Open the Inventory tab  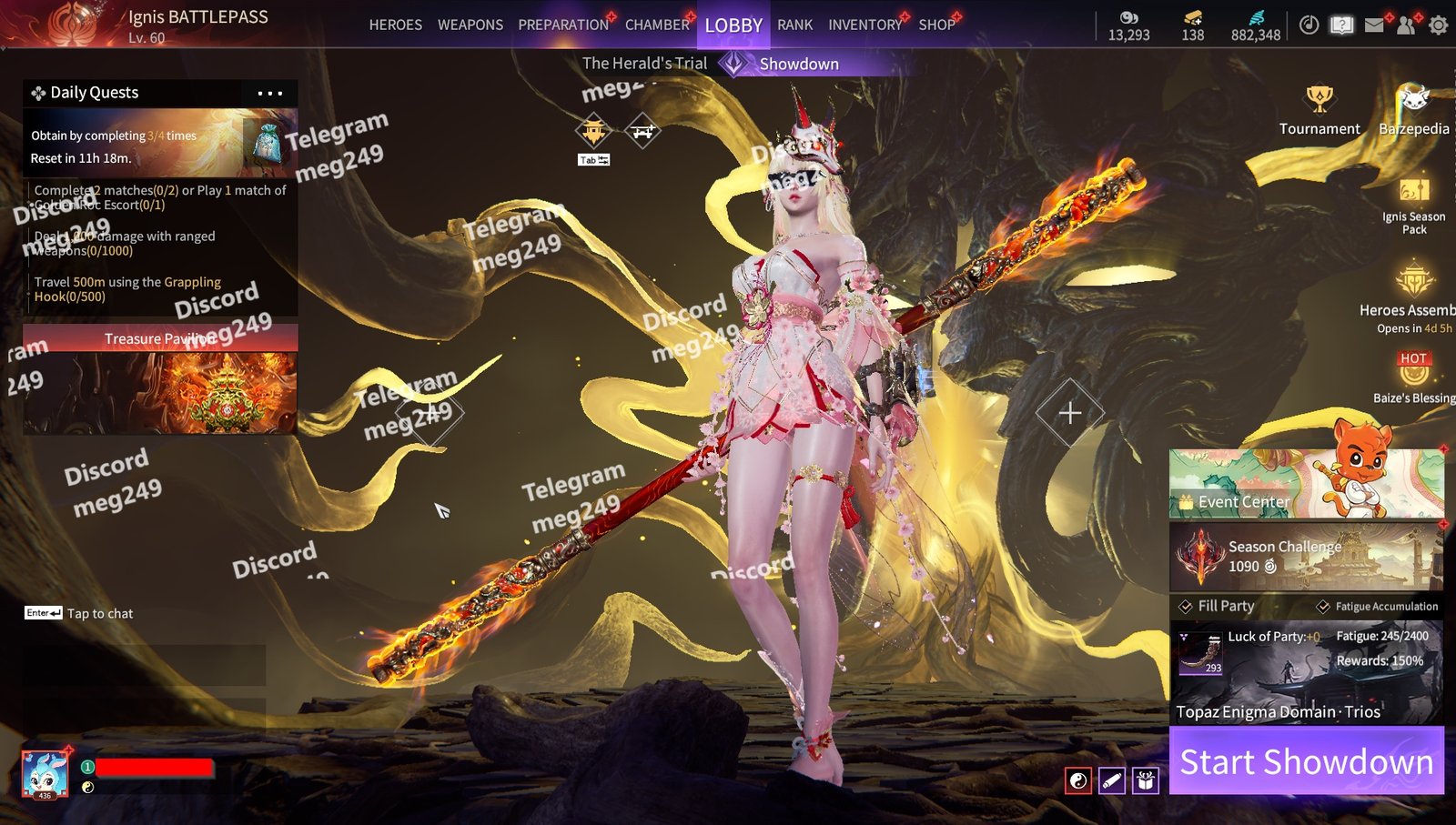[864, 25]
